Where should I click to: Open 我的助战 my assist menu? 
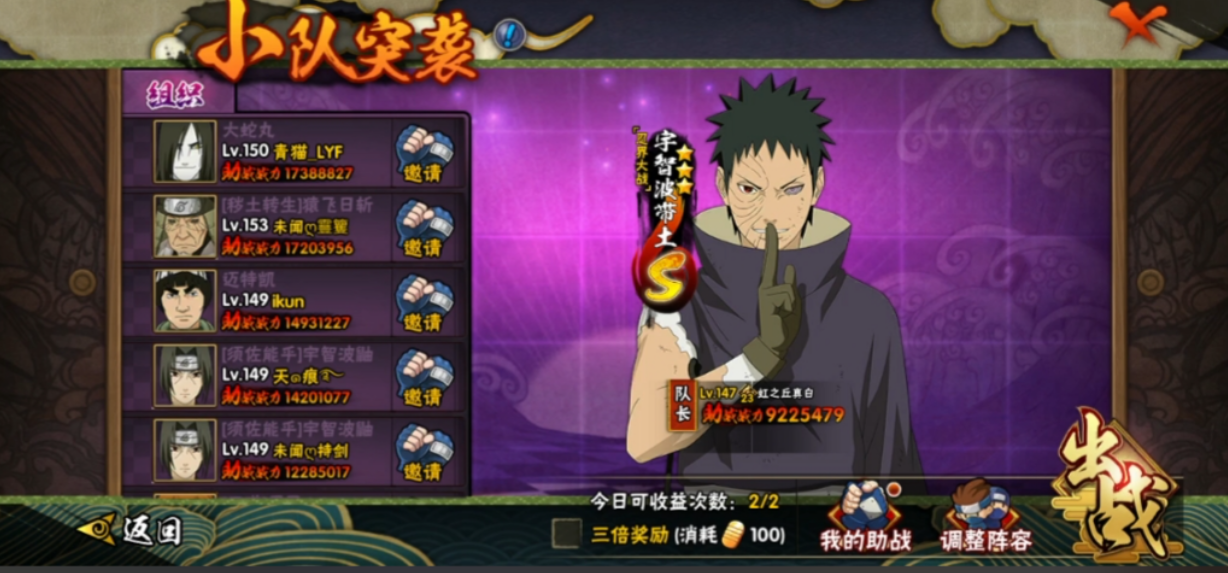coord(865,518)
